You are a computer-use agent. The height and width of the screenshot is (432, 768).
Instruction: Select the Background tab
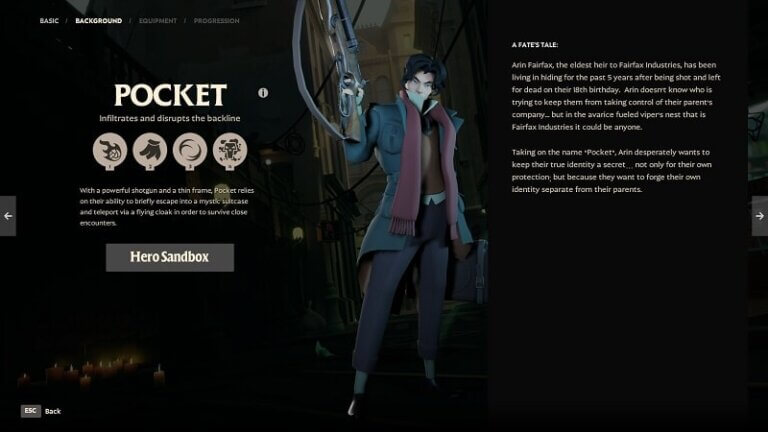(98, 20)
